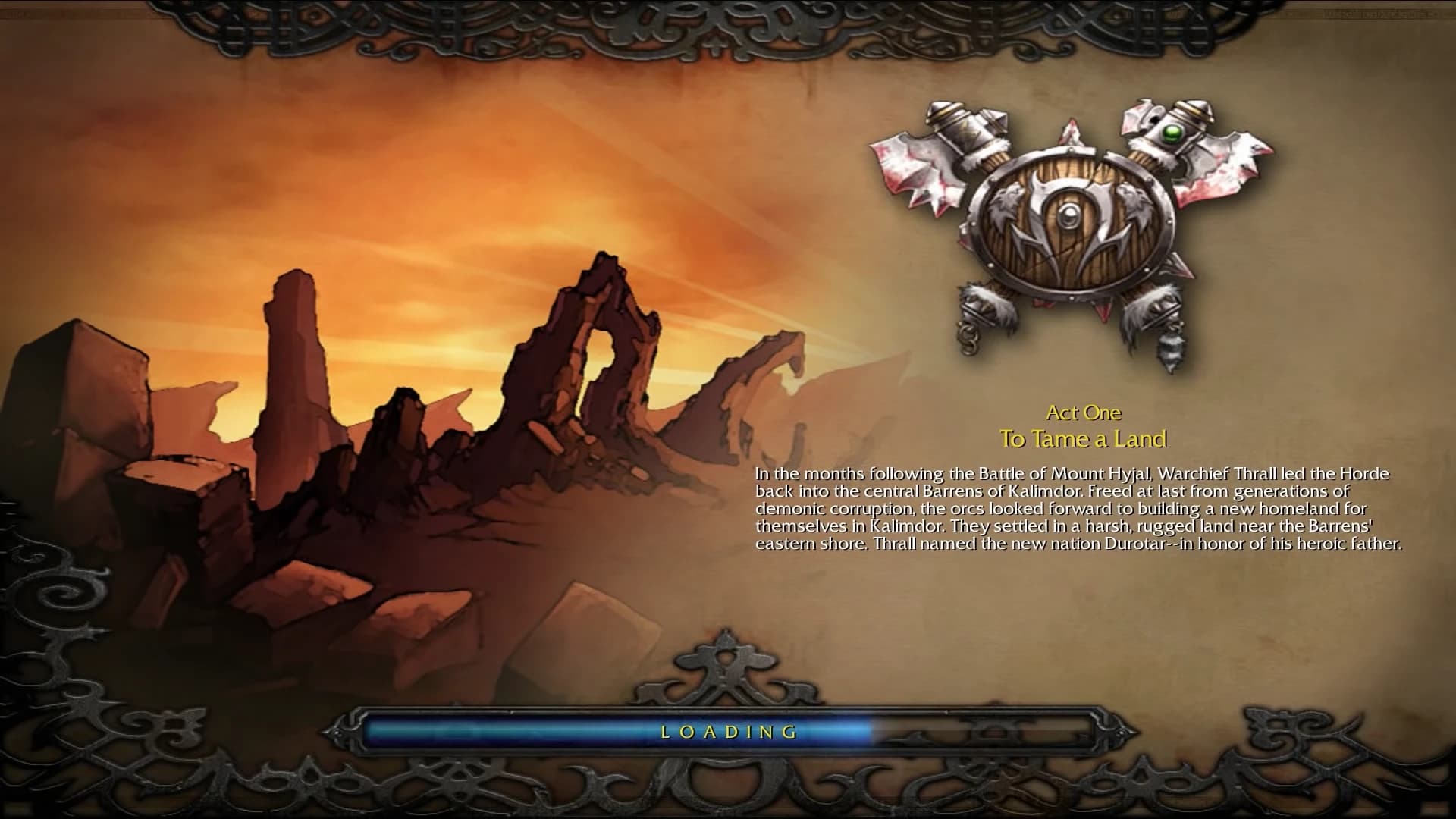The image size is (1456, 819).
Task: Select the 'Act One' heading
Action: (1086, 413)
